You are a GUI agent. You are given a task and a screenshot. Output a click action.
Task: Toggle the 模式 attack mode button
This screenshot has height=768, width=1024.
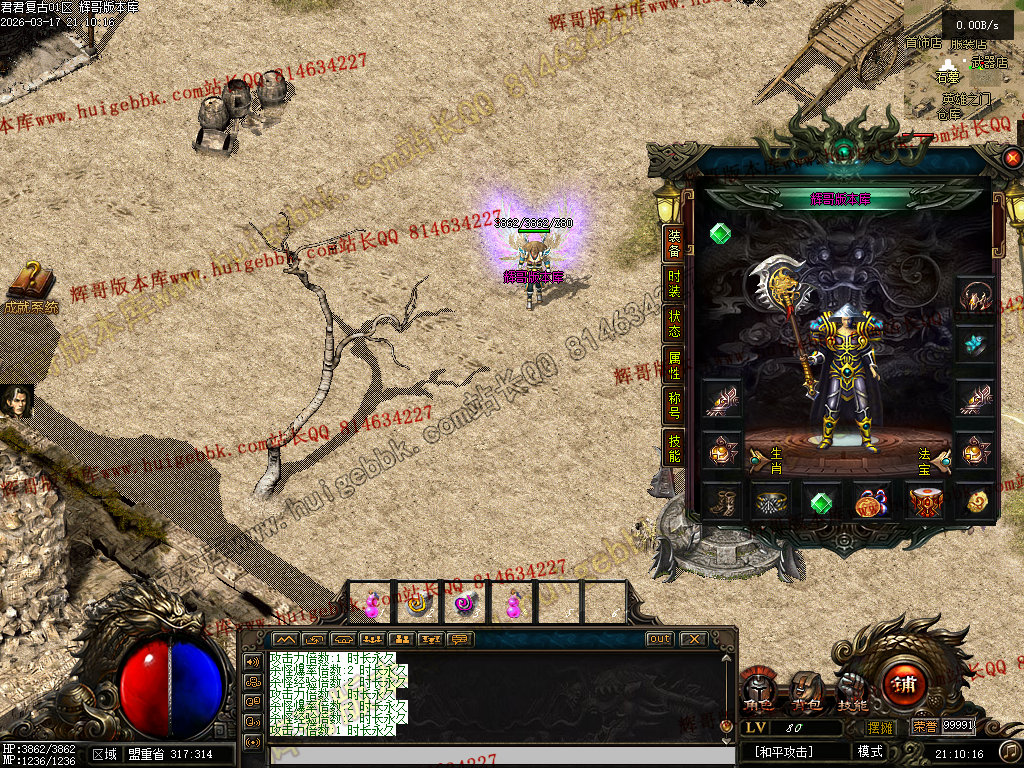(869, 751)
